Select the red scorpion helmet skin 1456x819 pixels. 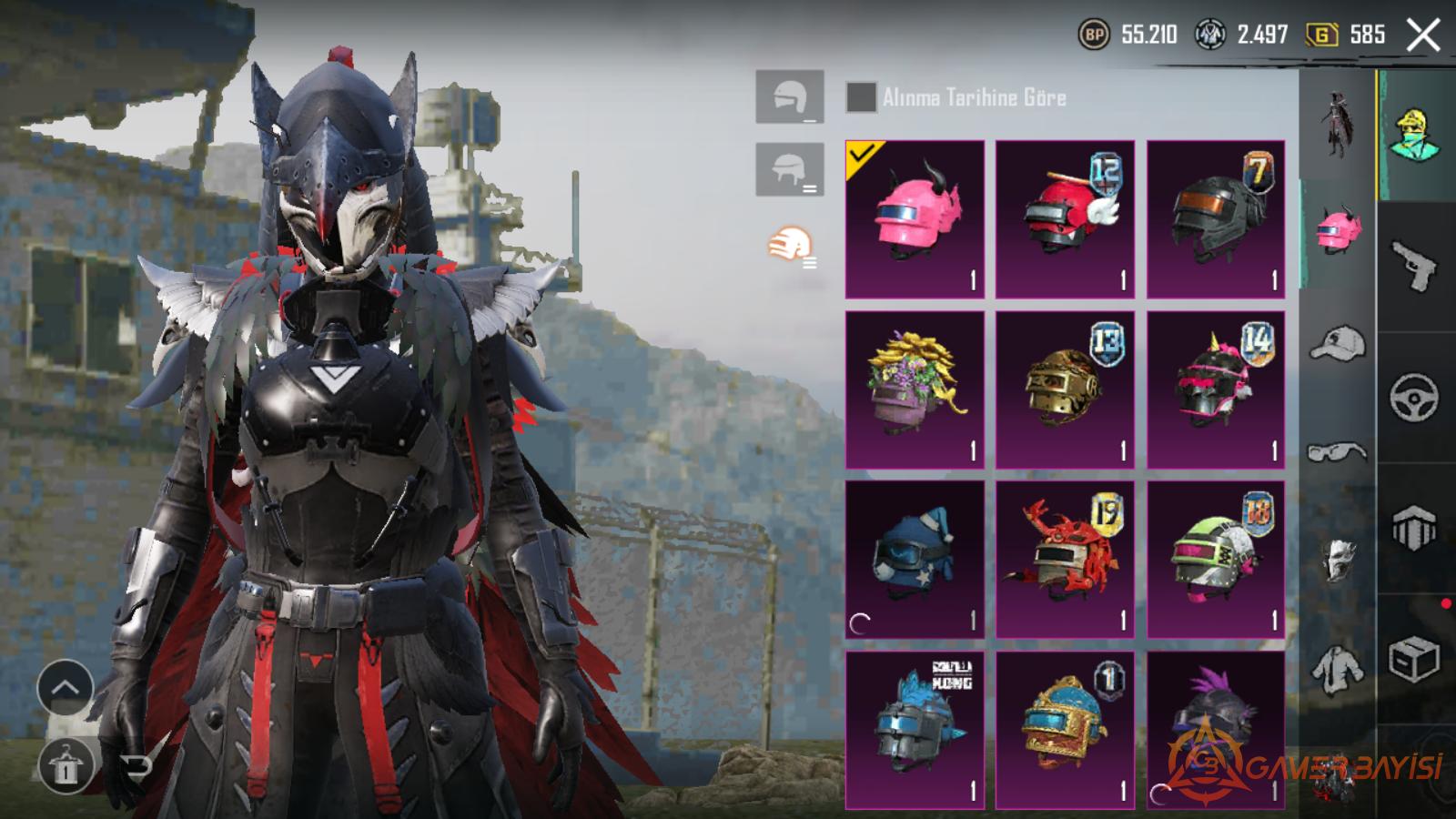[x=1065, y=559]
